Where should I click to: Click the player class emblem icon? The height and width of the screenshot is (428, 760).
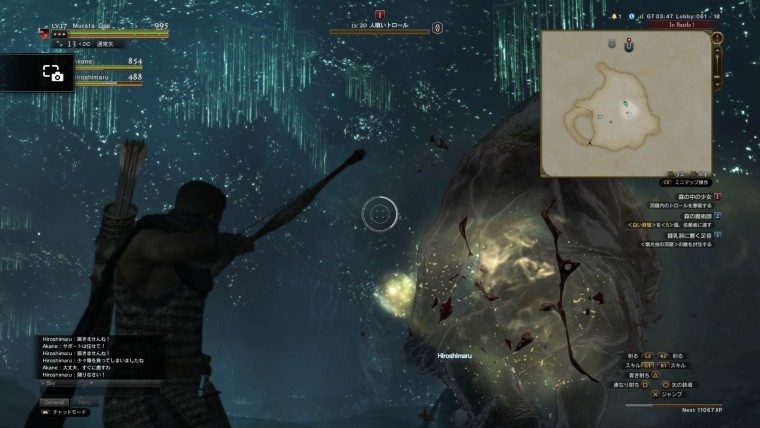click(45, 32)
